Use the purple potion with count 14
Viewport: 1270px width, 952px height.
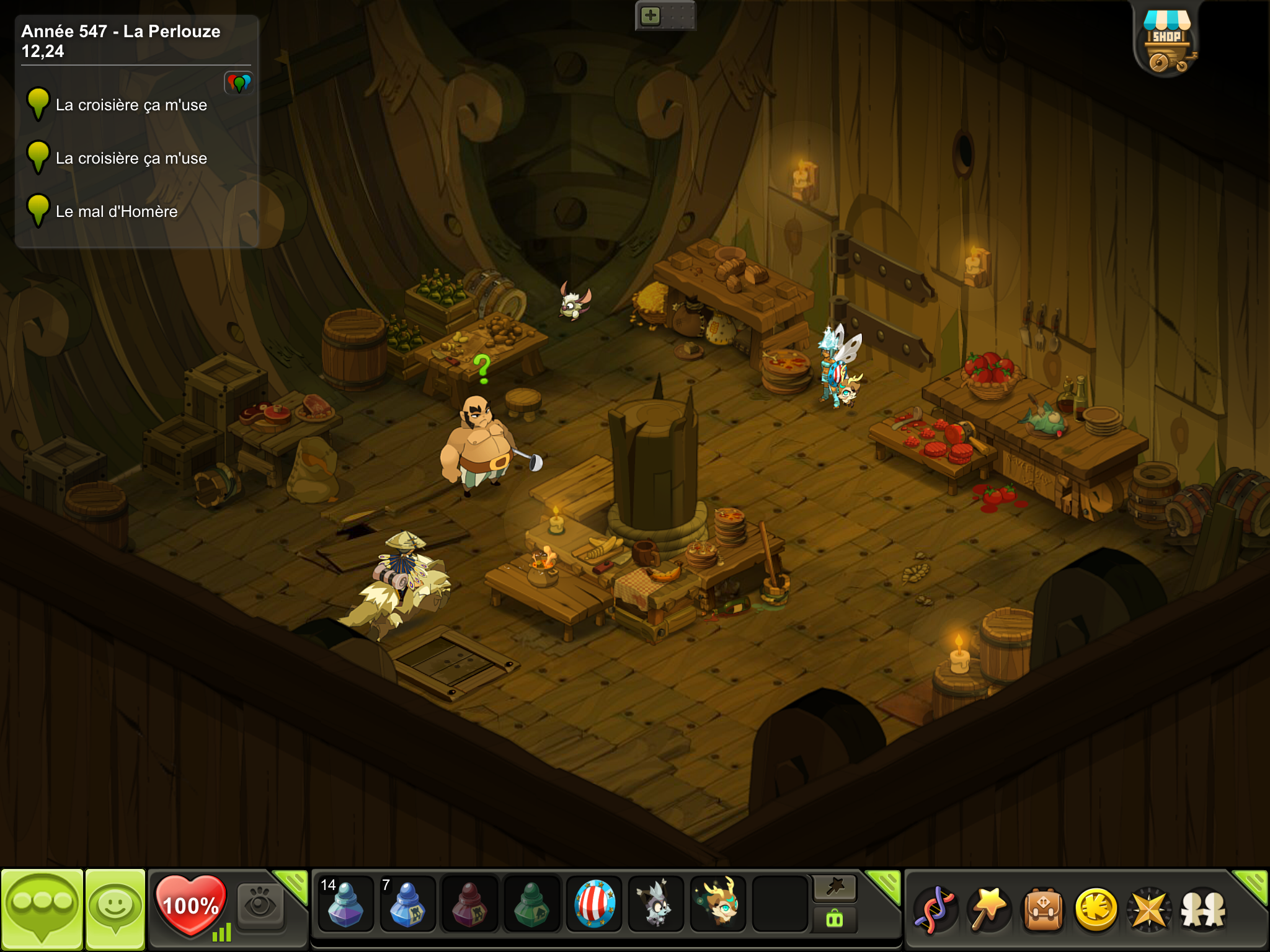pos(345,904)
